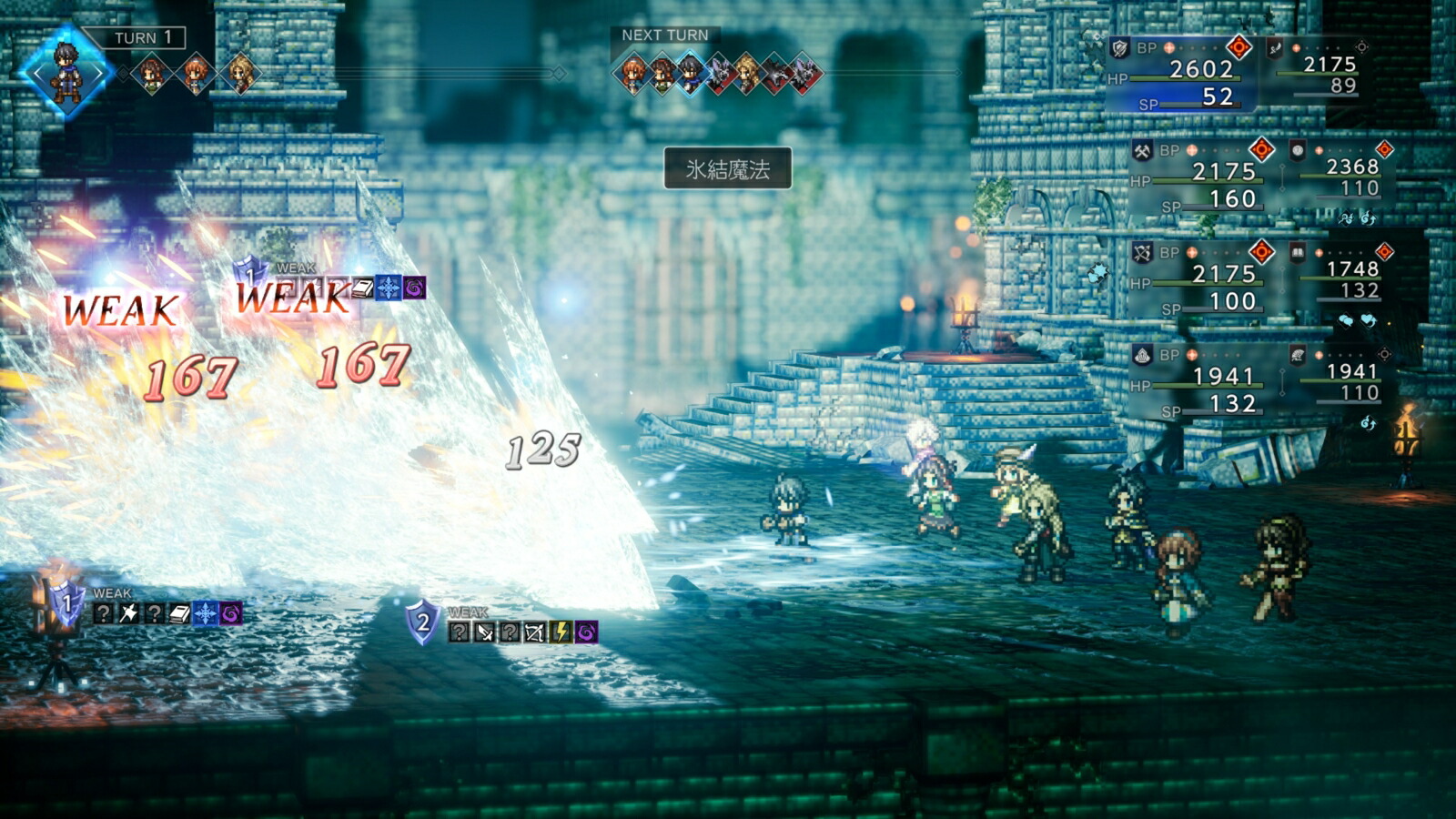Select the ice weakness icon on the top enemy
1456x819 pixels.
pos(389,288)
